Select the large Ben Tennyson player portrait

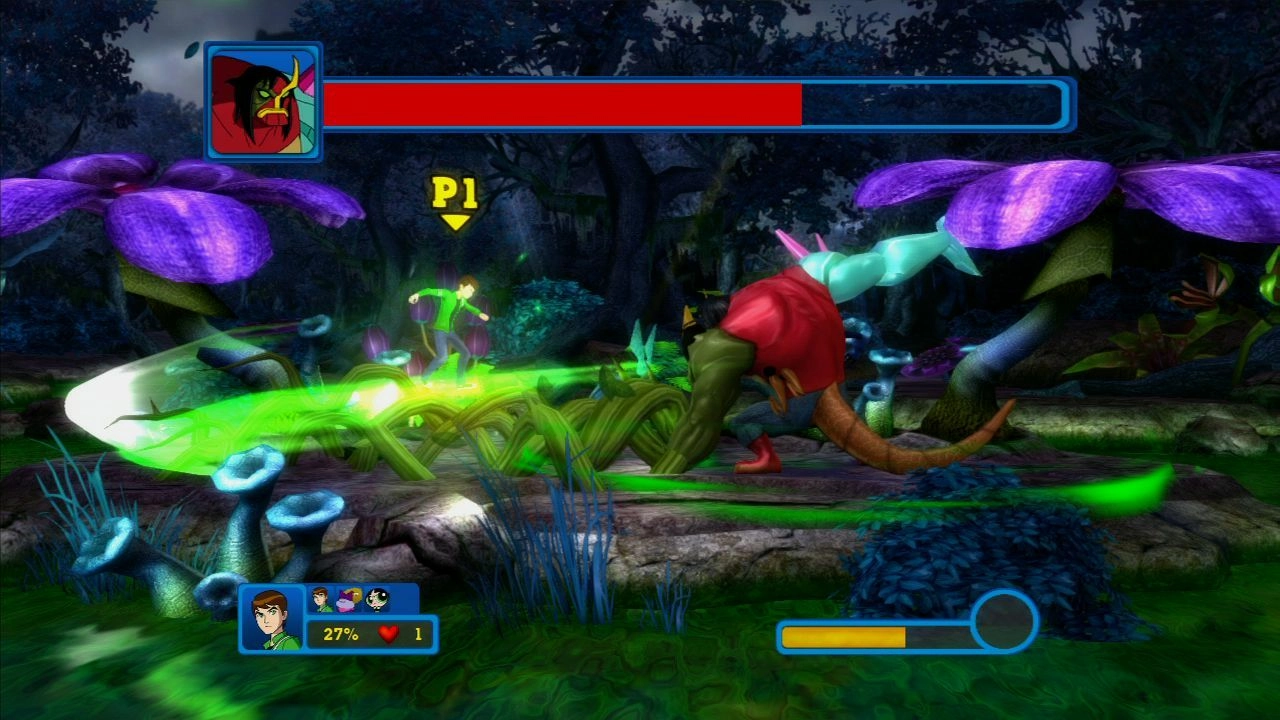click(272, 619)
